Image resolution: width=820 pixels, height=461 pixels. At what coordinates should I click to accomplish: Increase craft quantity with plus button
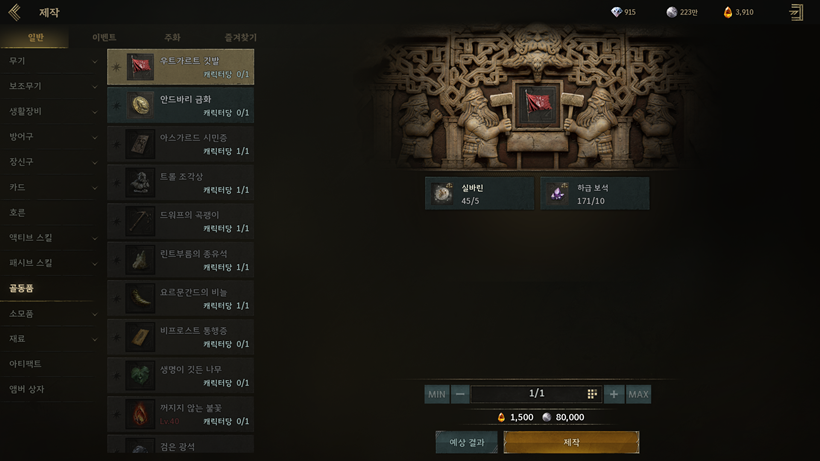[614, 394]
